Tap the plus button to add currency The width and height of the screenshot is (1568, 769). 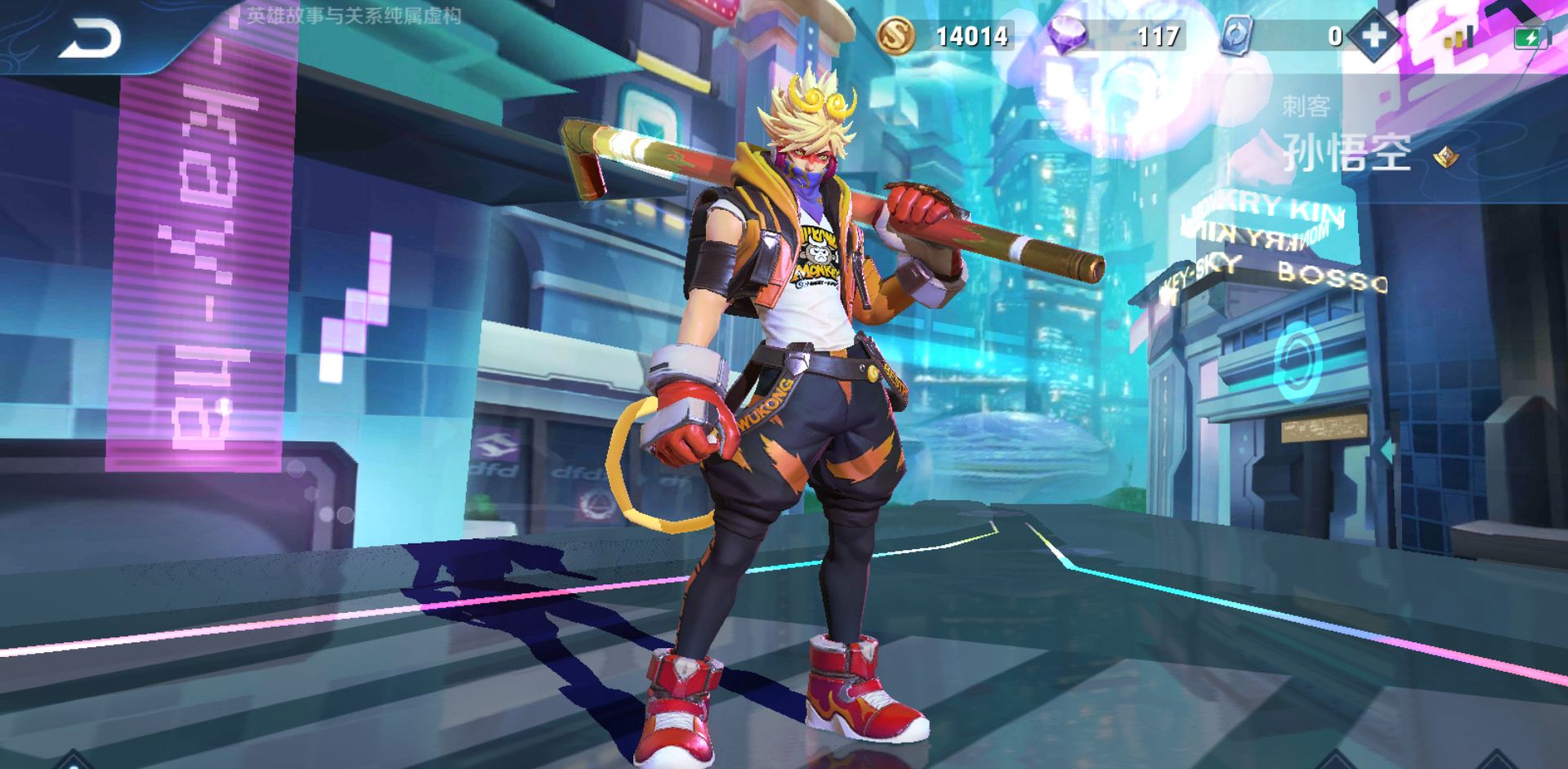click(1374, 36)
